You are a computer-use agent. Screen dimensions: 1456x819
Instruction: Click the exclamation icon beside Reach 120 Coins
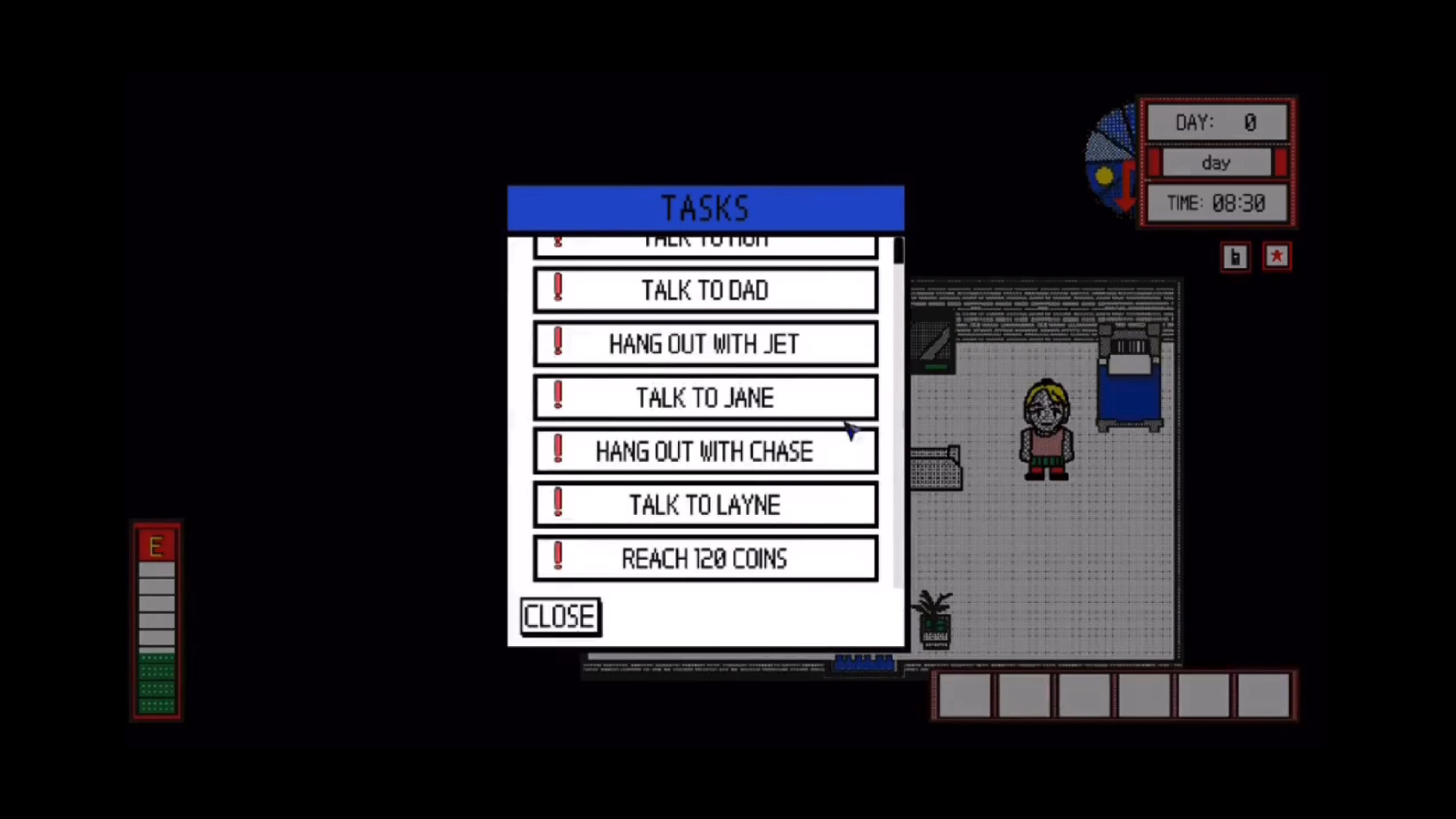click(559, 557)
